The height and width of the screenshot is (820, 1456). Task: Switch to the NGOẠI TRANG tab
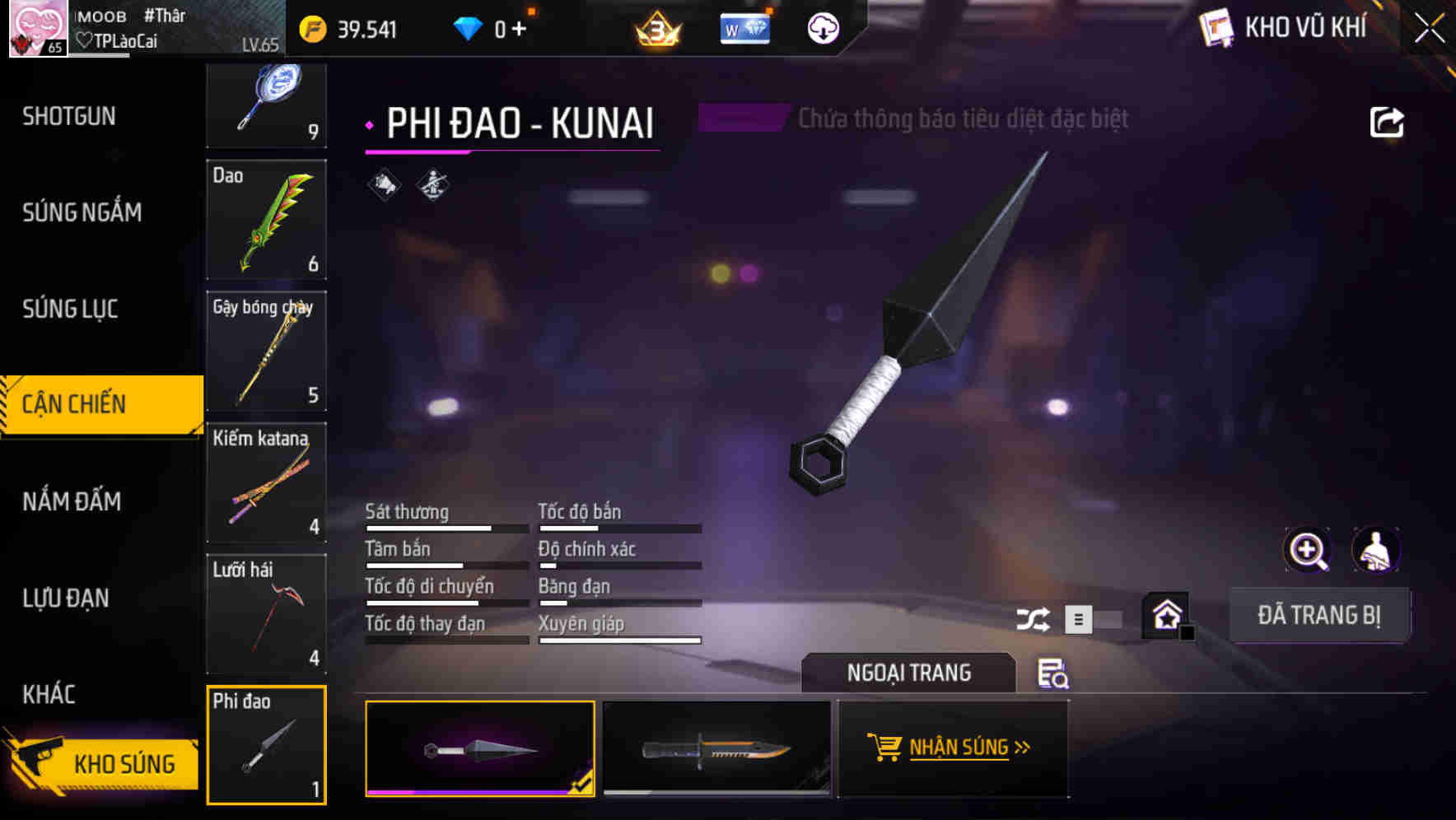pos(908,673)
